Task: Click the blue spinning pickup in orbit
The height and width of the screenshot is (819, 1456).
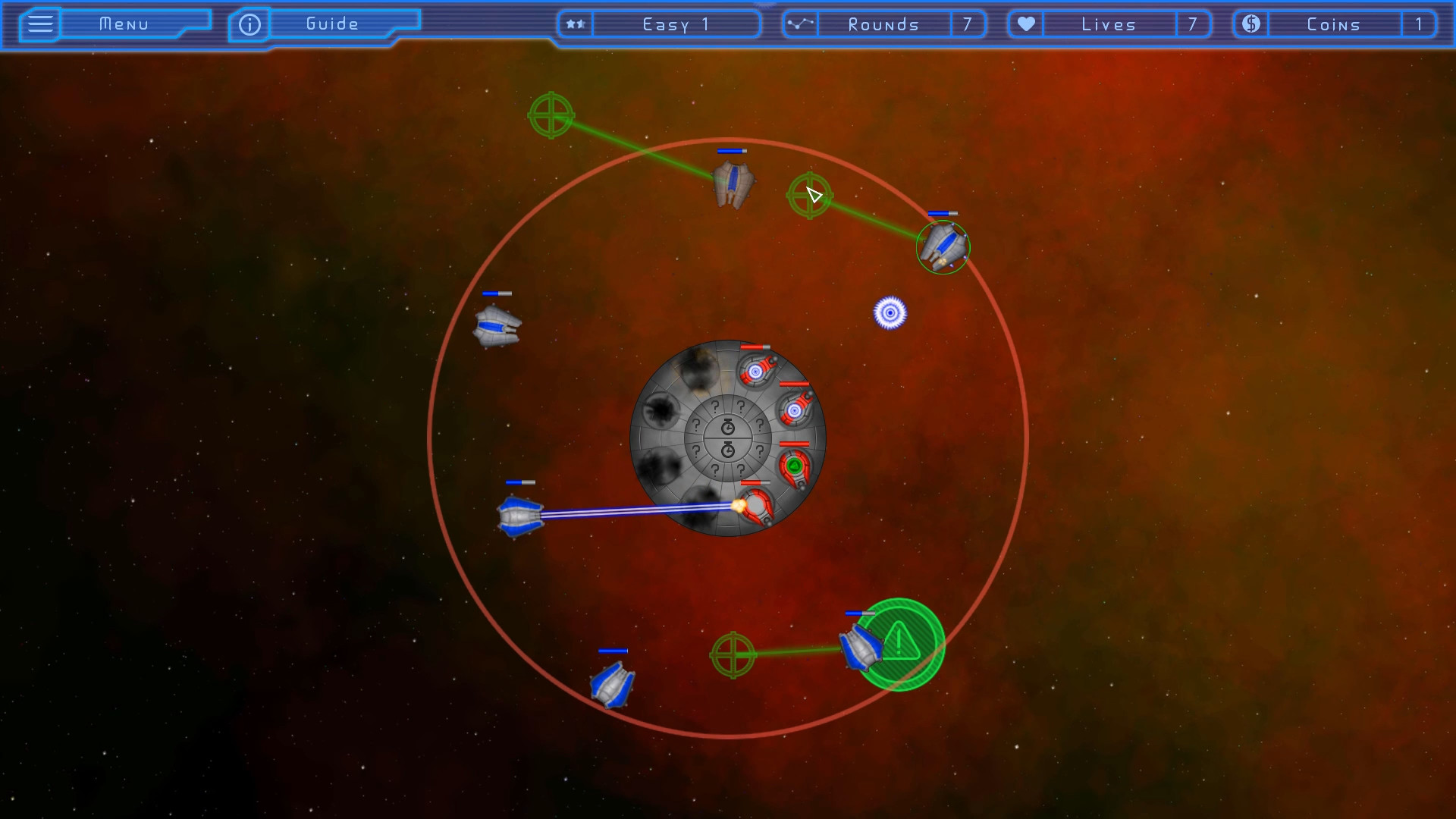Action: 891,314
